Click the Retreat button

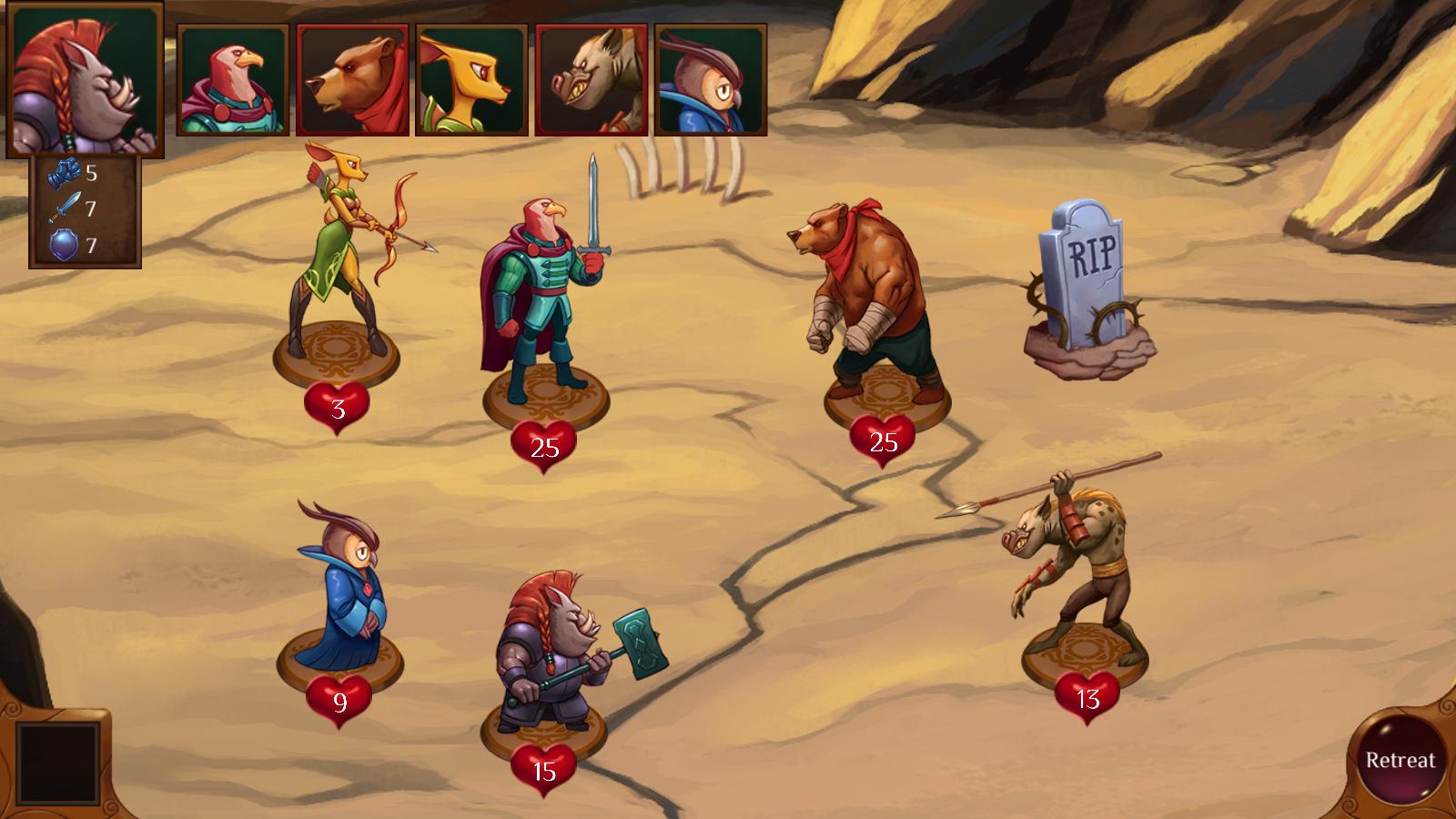pos(1400,760)
